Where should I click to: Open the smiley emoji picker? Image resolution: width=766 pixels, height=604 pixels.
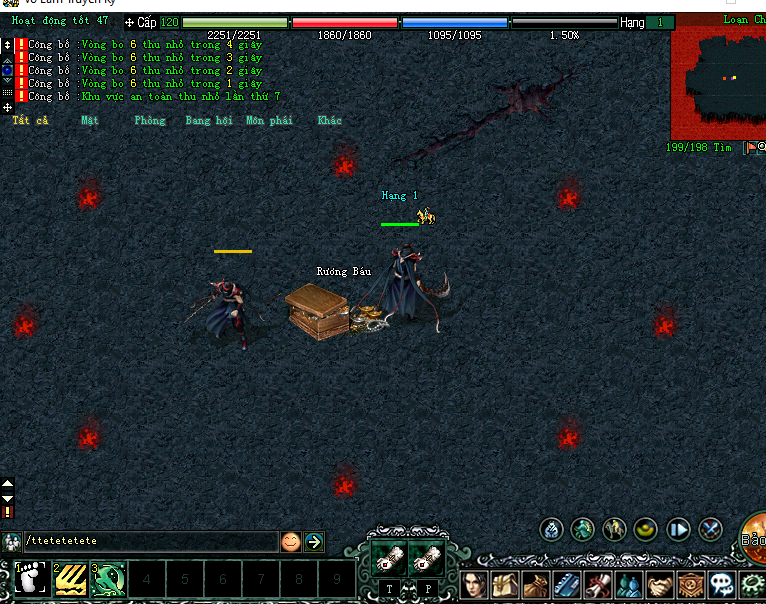[x=290, y=541]
